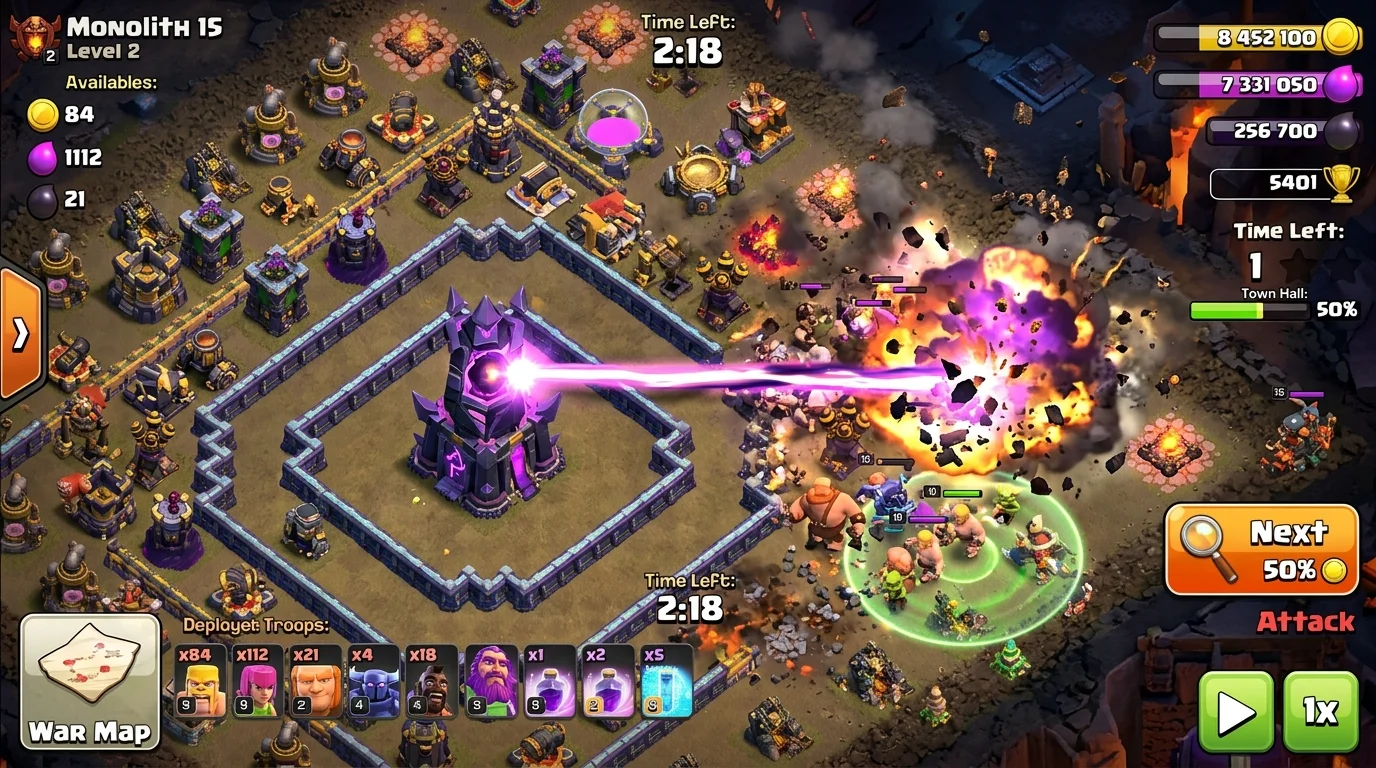Screen dimensions: 1376x768
Task: Tap the orange Next search button
Action: pyautogui.click(x=1261, y=548)
